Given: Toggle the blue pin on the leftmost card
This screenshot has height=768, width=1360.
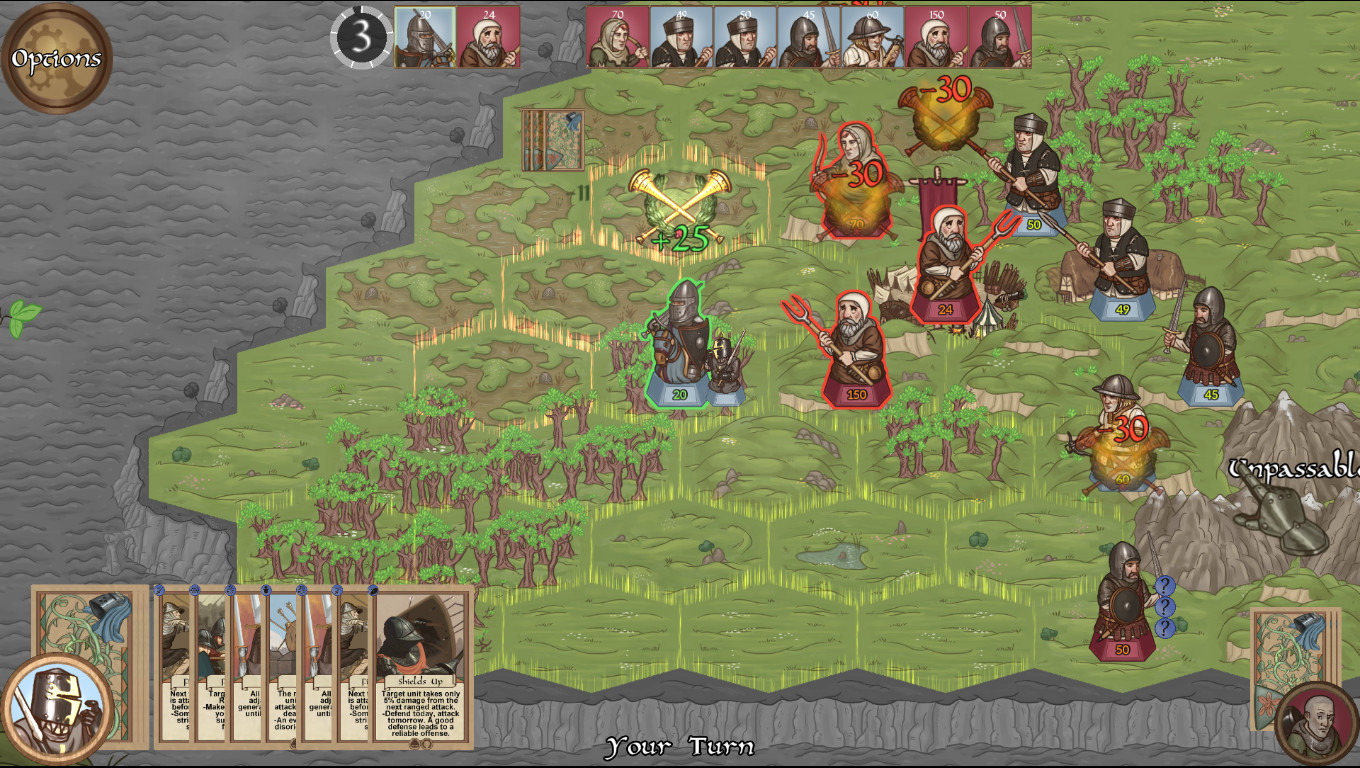Looking at the screenshot, I should click(x=159, y=590).
